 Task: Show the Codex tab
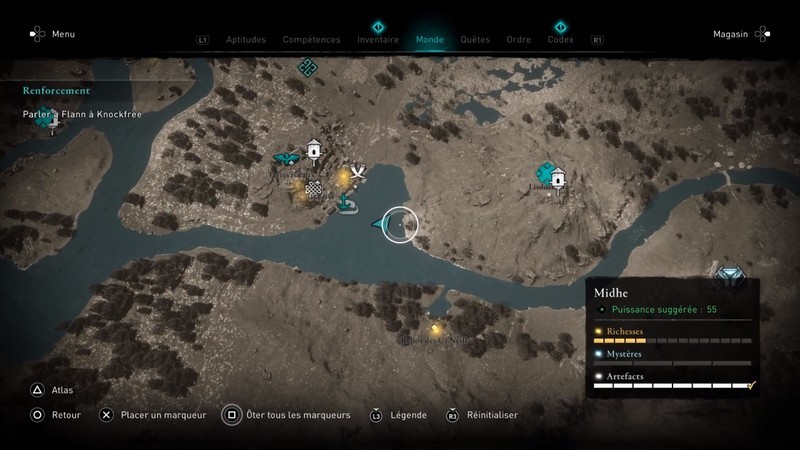(x=560, y=40)
